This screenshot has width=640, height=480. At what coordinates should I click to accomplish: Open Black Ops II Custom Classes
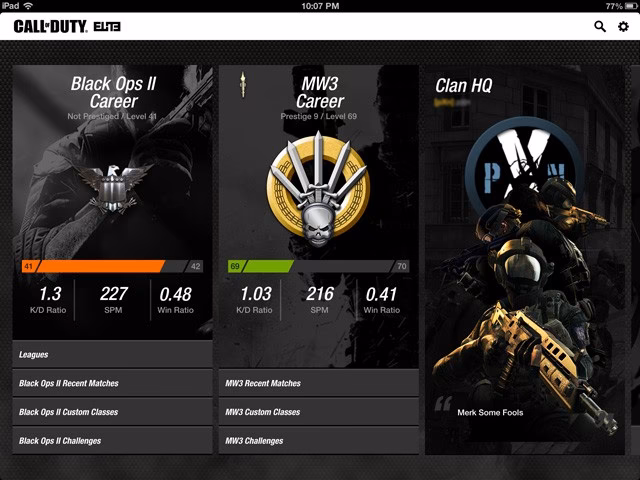(112, 412)
